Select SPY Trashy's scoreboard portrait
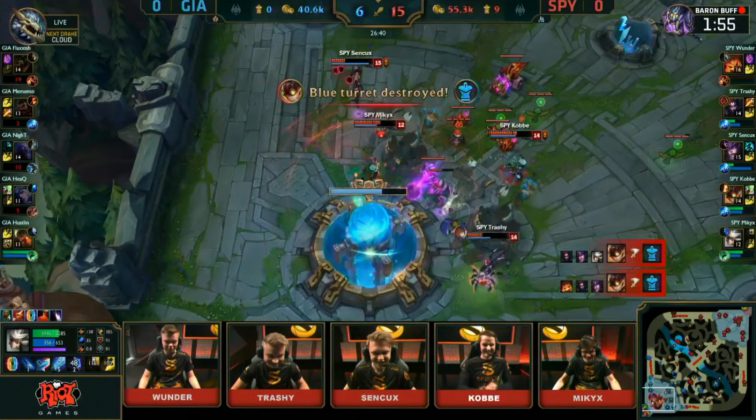Screen dimensions: 756x420 [x=736, y=106]
